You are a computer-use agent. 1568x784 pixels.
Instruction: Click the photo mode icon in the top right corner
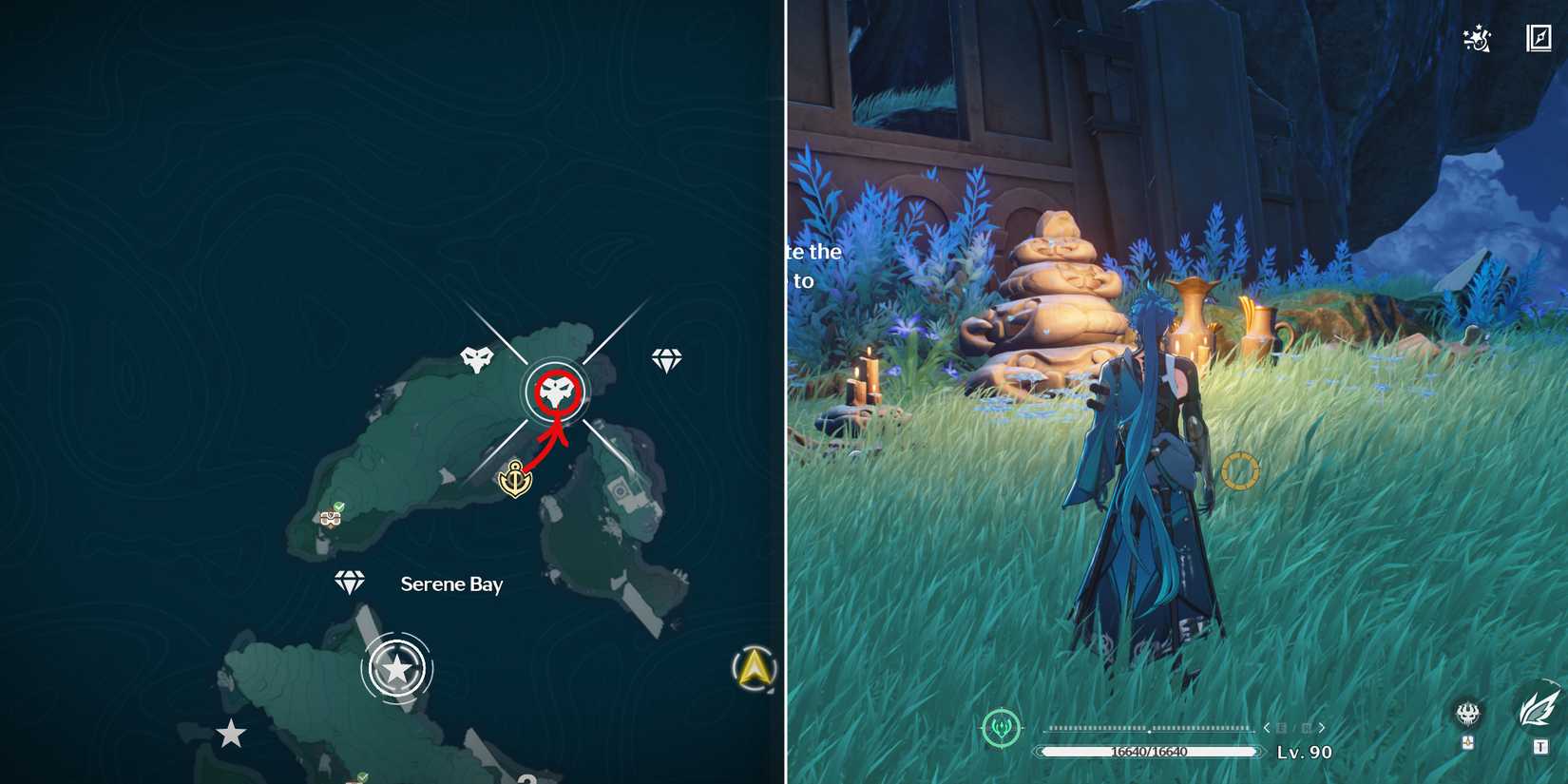[x=1539, y=38]
